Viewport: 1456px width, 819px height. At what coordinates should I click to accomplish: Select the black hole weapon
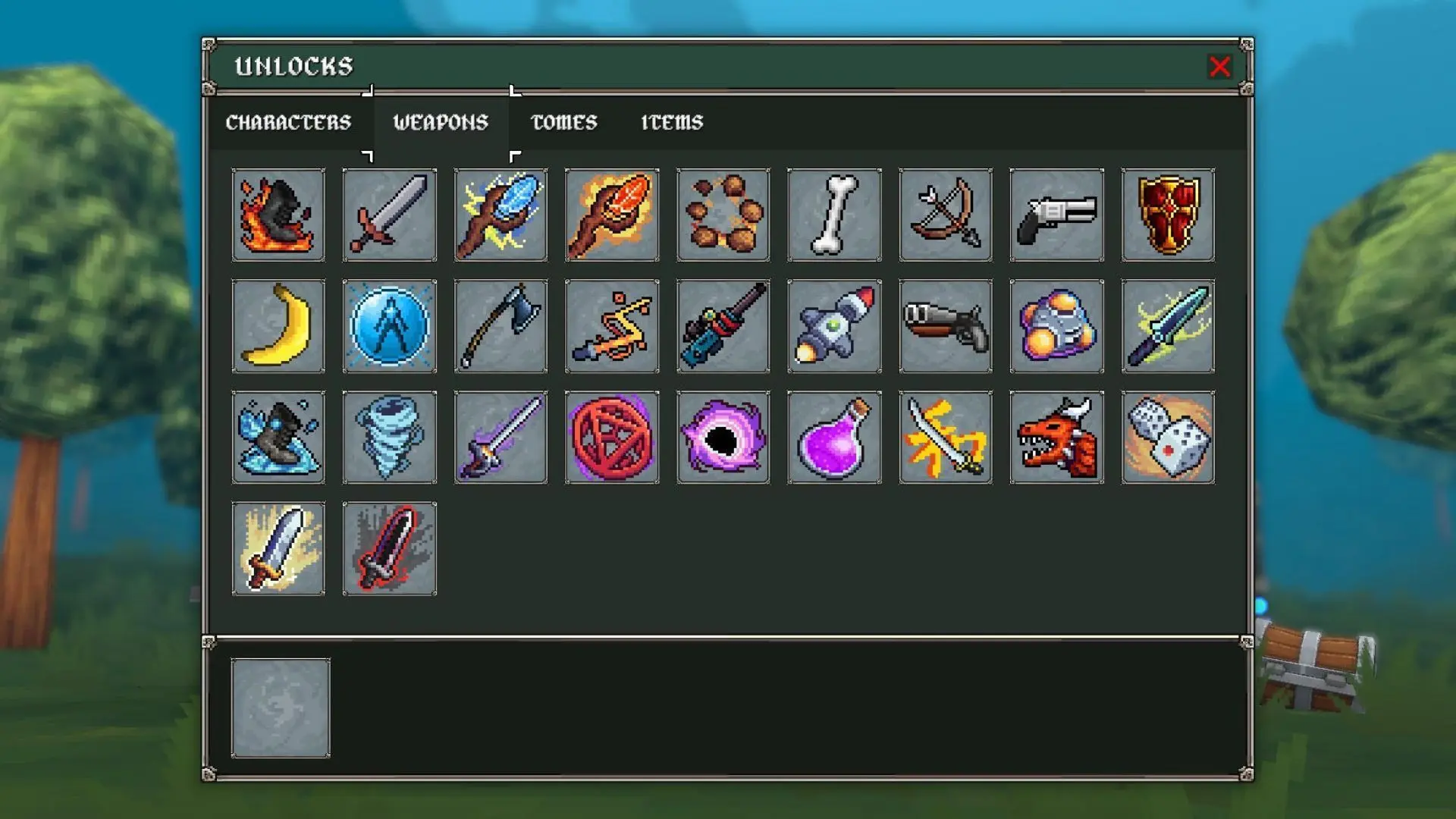coord(723,437)
